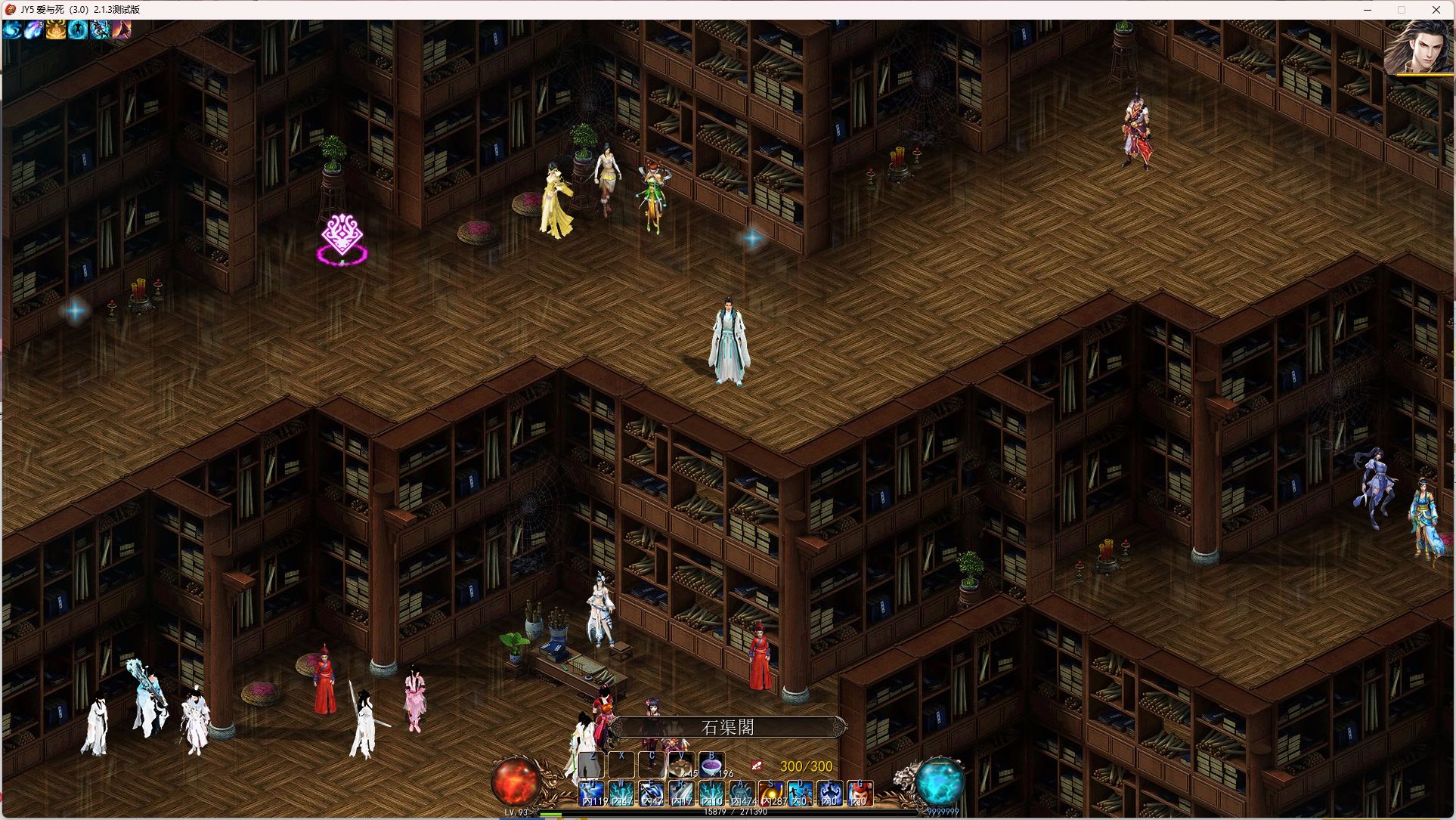This screenshot has height=820, width=1456.
Task: Trigger the R skill with the sword slash
Action: tap(681, 793)
